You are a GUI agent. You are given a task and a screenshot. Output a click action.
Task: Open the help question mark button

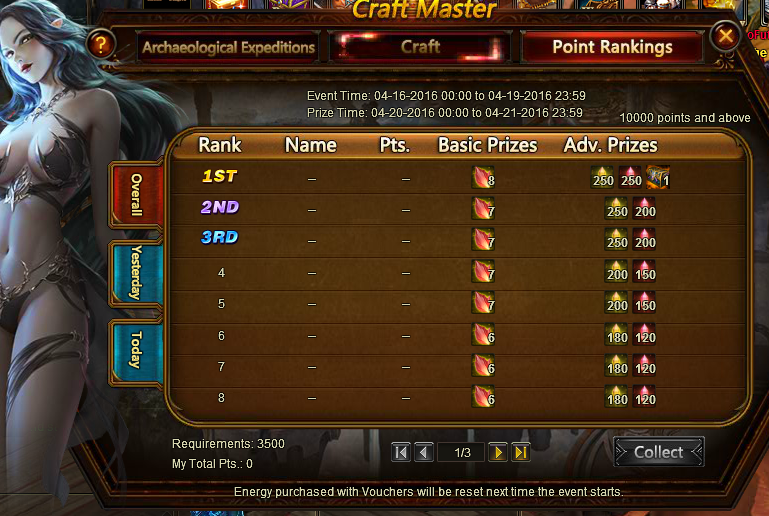pos(101,44)
